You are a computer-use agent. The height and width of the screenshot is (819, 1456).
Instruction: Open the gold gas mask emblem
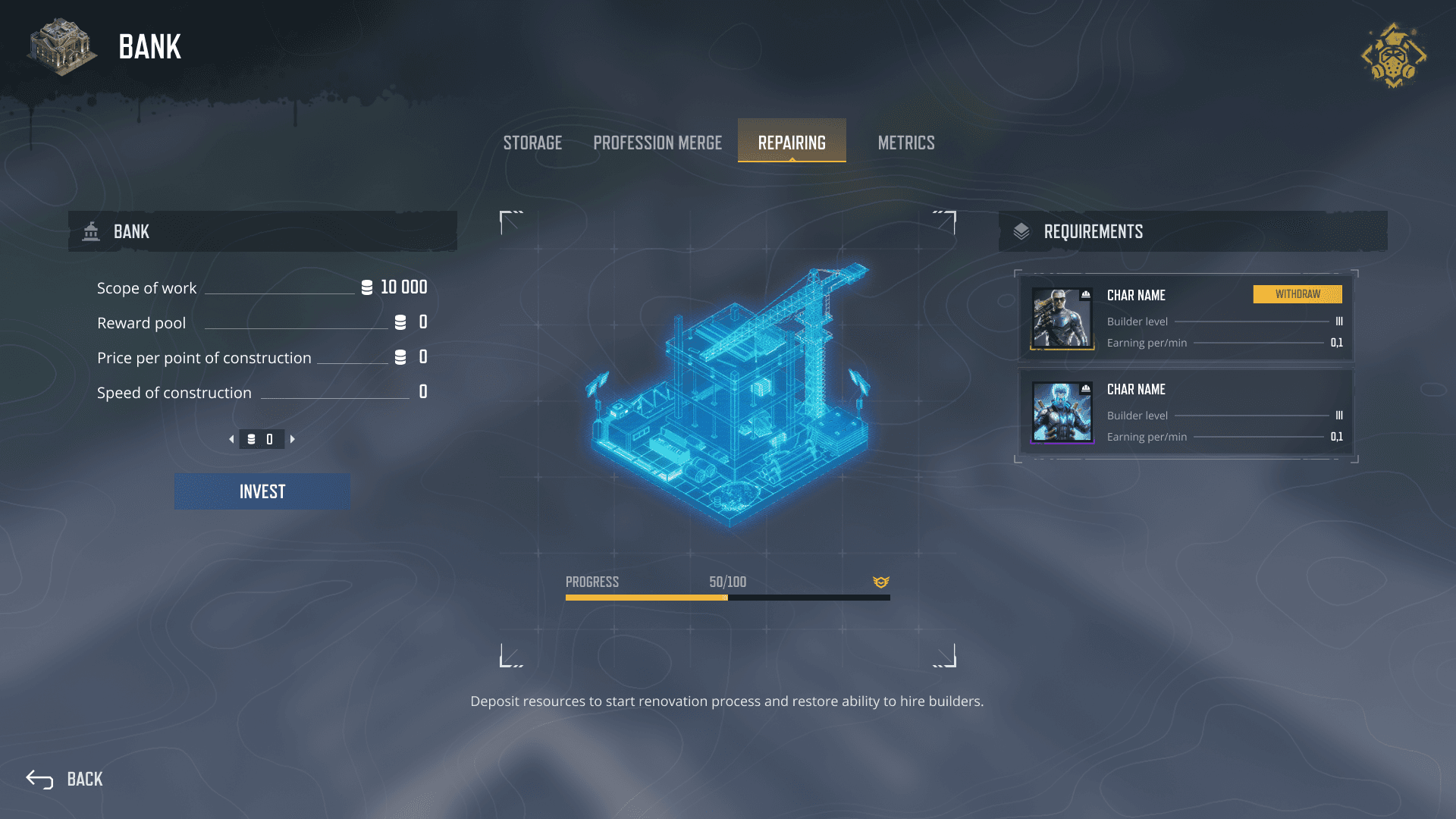click(1394, 55)
